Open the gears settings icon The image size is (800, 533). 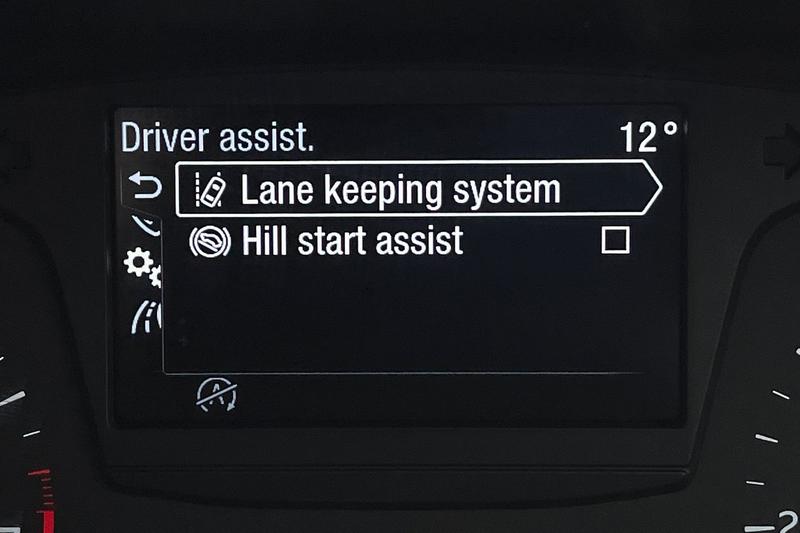click(142, 266)
